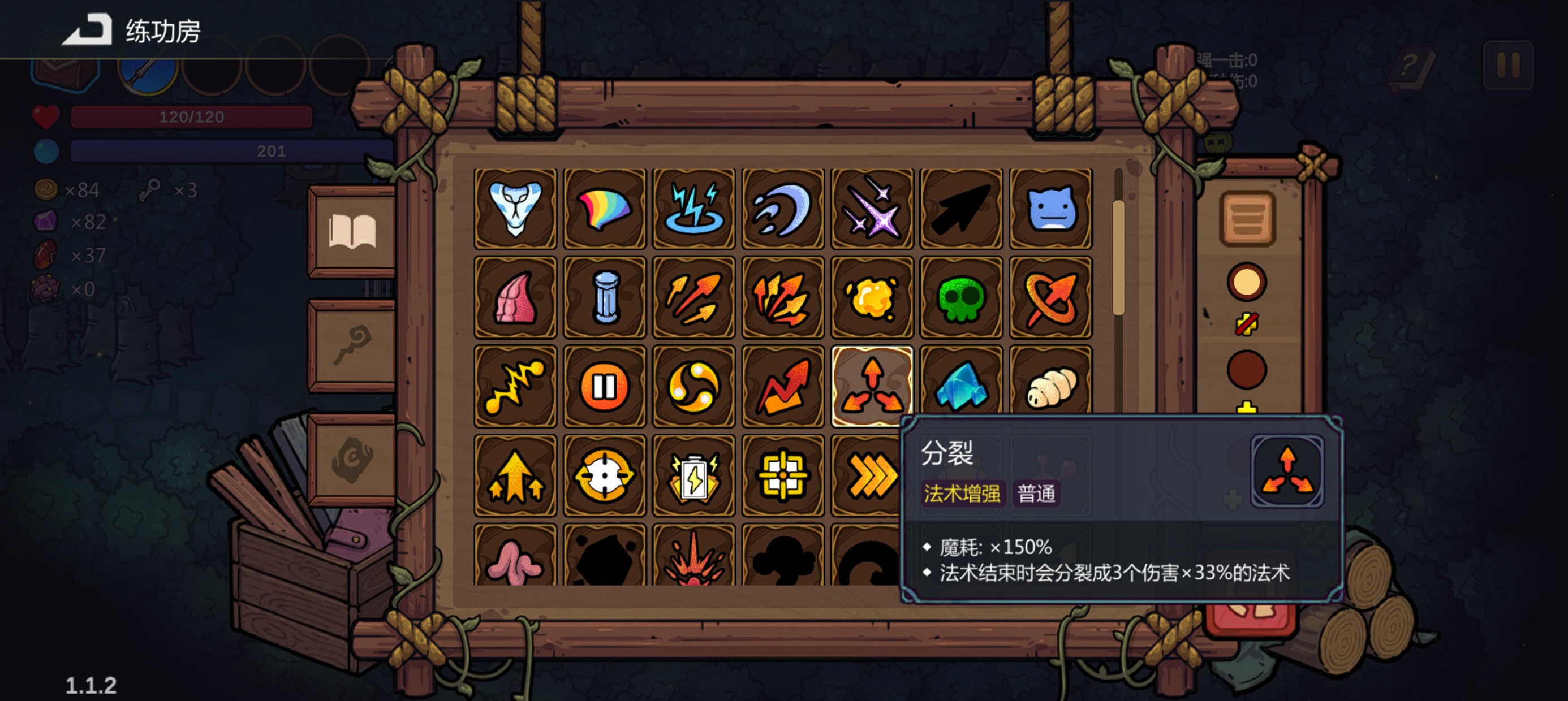The width and height of the screenshot is (1568, 701).
Task: Switch to the spellbook tab
Action: pos(353,231)
